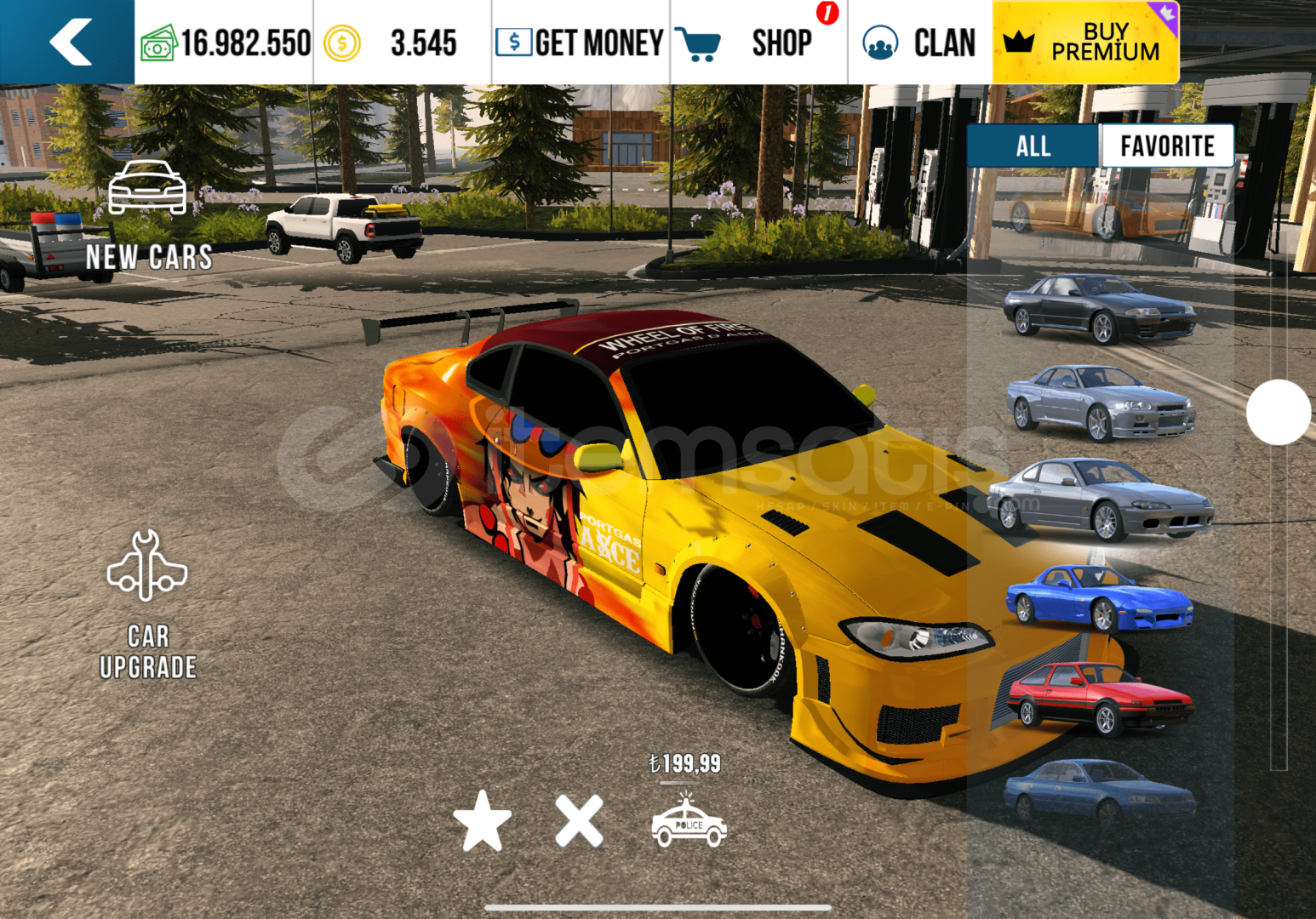The image size is (1316, 919).
Task: Open Car Upgrade menu
Action: [x=148, y=606]
